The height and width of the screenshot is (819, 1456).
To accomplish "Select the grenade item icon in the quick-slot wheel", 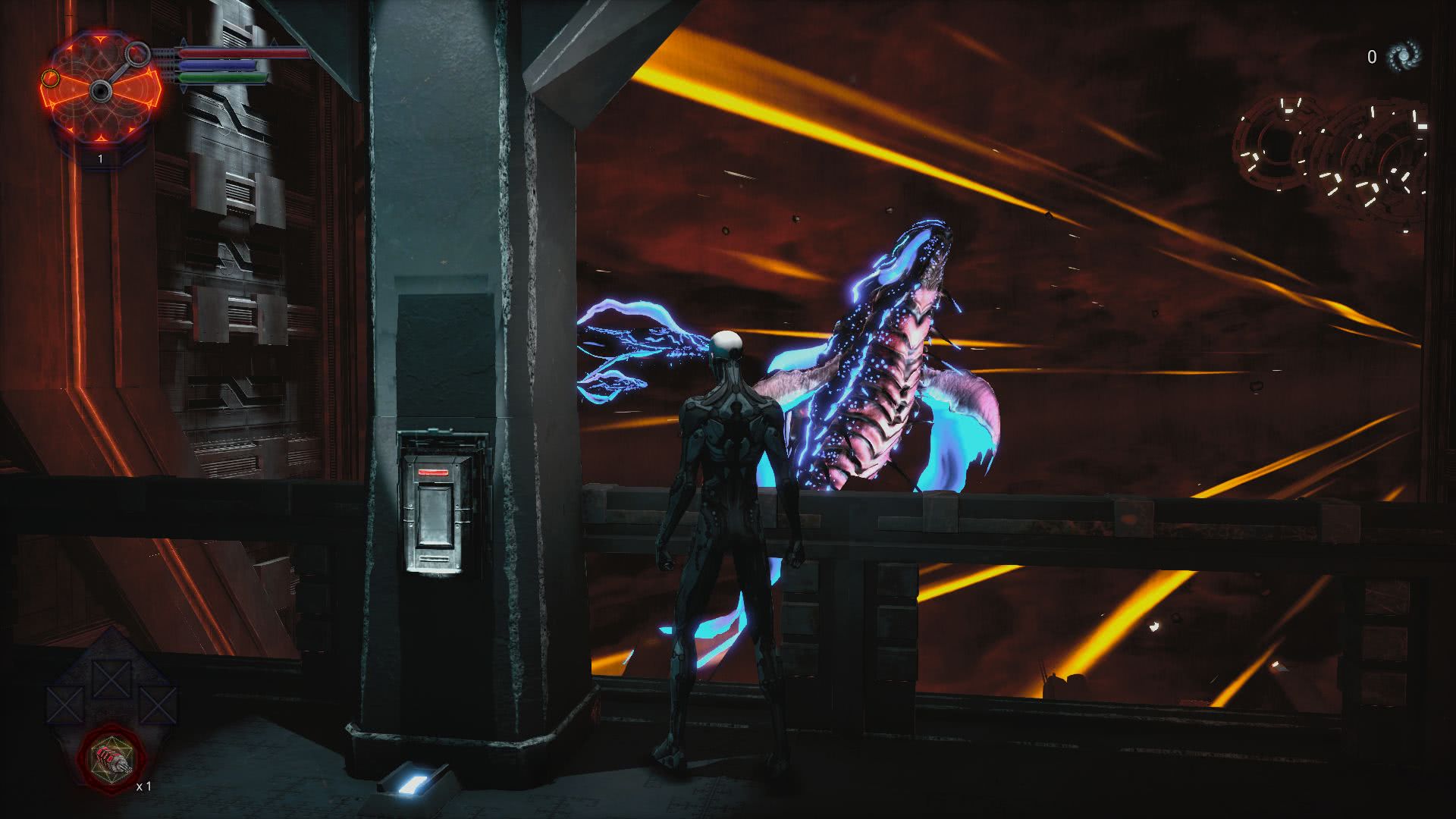I will click(x=111, y=758).
